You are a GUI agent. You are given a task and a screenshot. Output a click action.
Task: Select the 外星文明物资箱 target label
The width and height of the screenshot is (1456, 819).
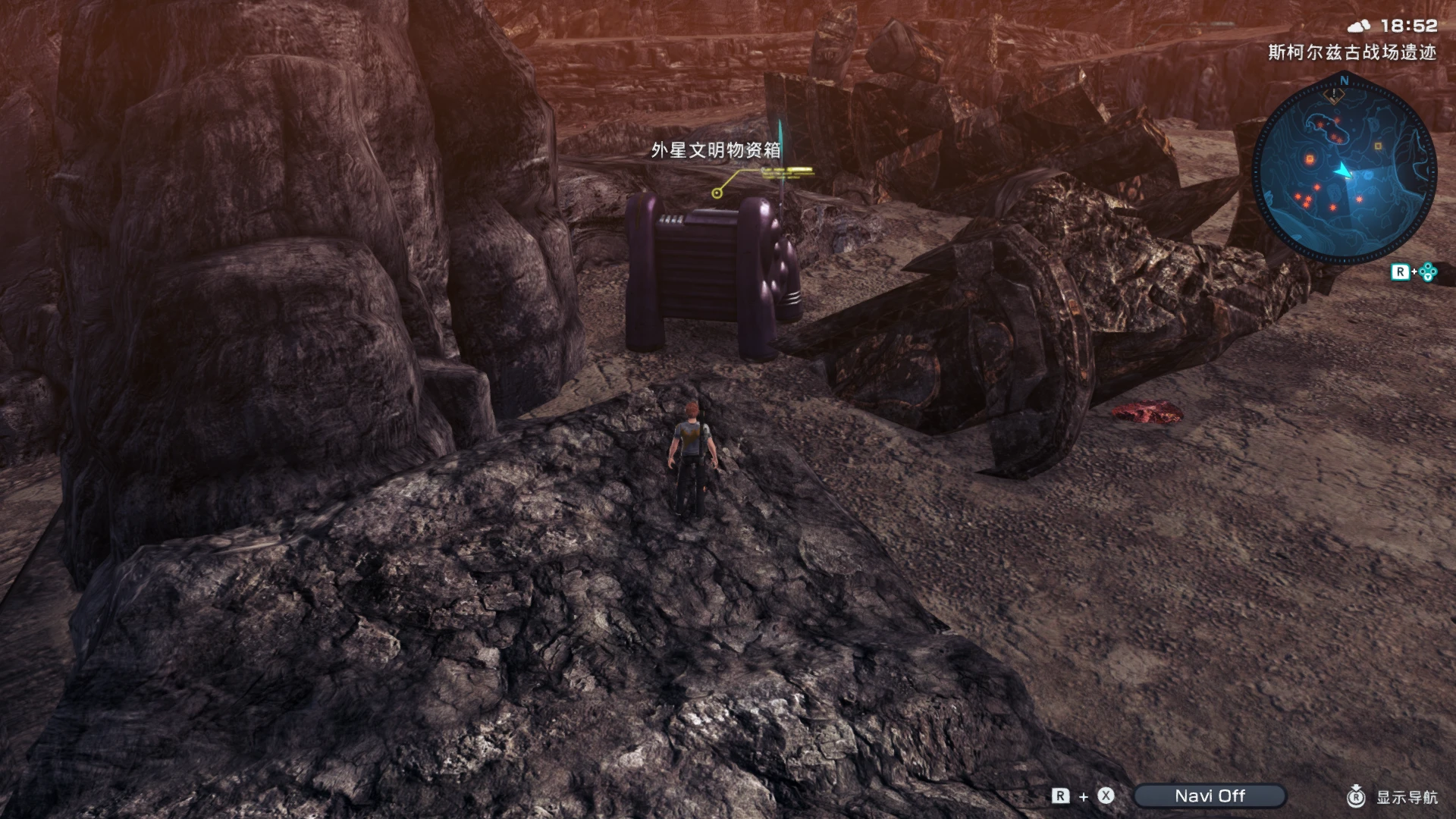coord(716,150)
